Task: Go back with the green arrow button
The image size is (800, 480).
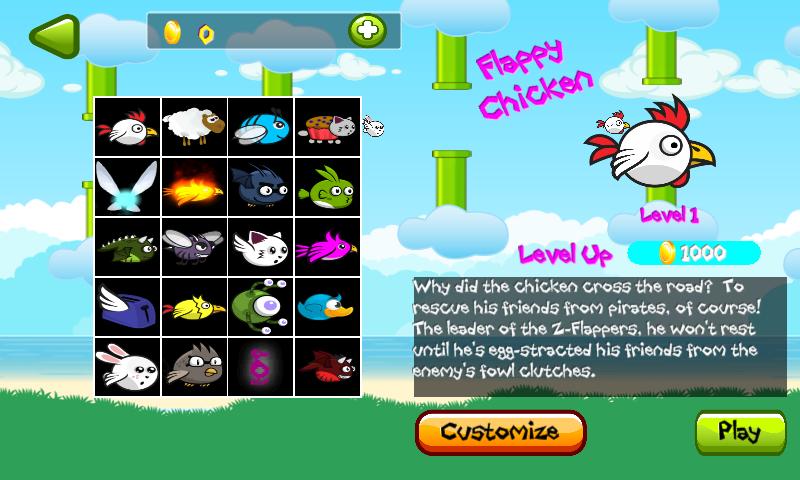Action: pyautogui.click(x=53, y=34)
